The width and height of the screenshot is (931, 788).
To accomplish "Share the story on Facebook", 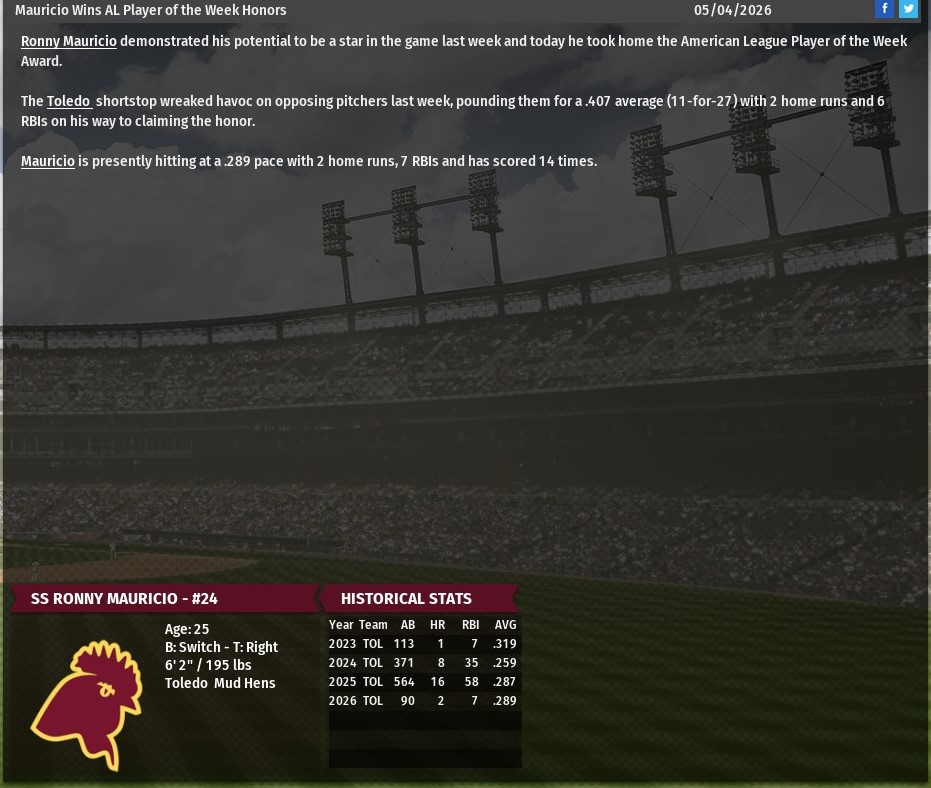I will [x=884, y=9].
